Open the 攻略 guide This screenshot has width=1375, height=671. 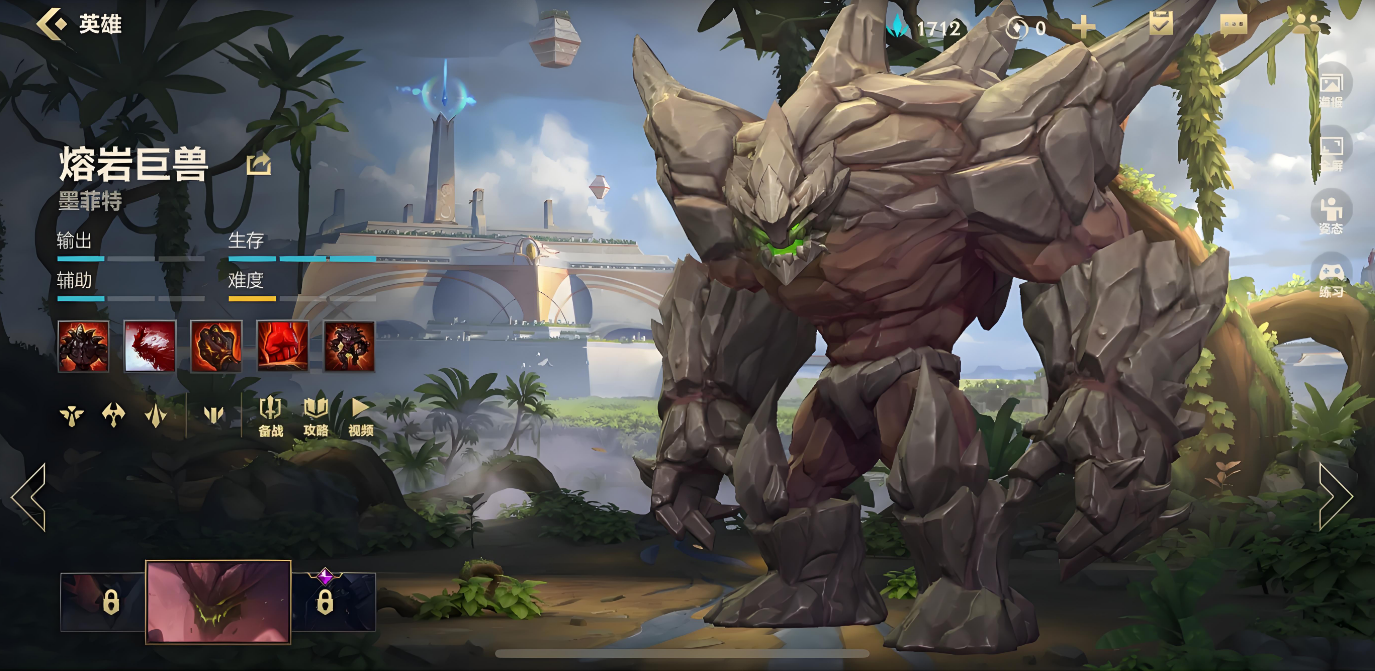click(316, 415)
